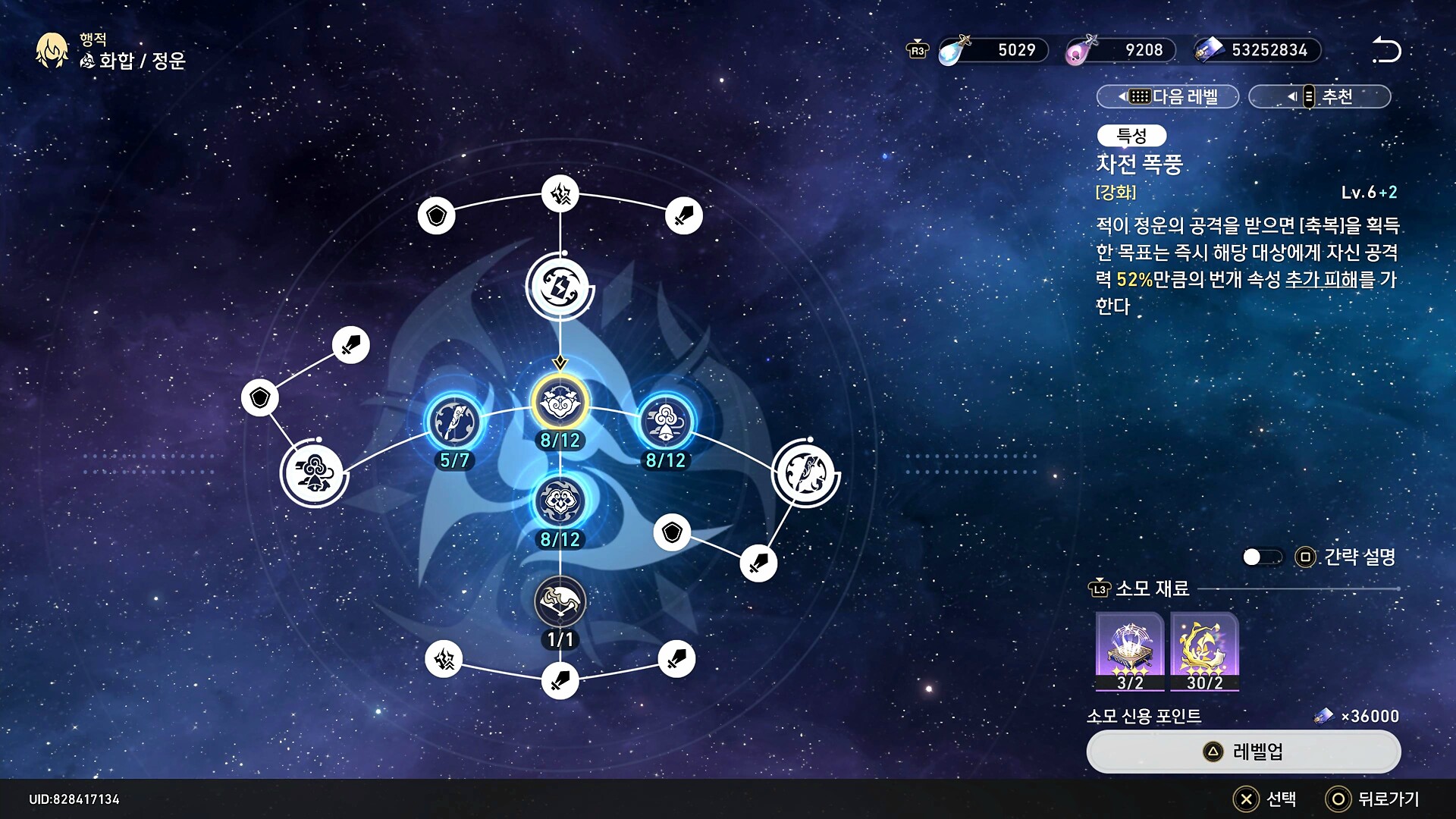This screenshot has height=819, width=1456.
Task: Open the credits currency showing 53252834
Action: pyautogui.click(x=1257, y=50)
